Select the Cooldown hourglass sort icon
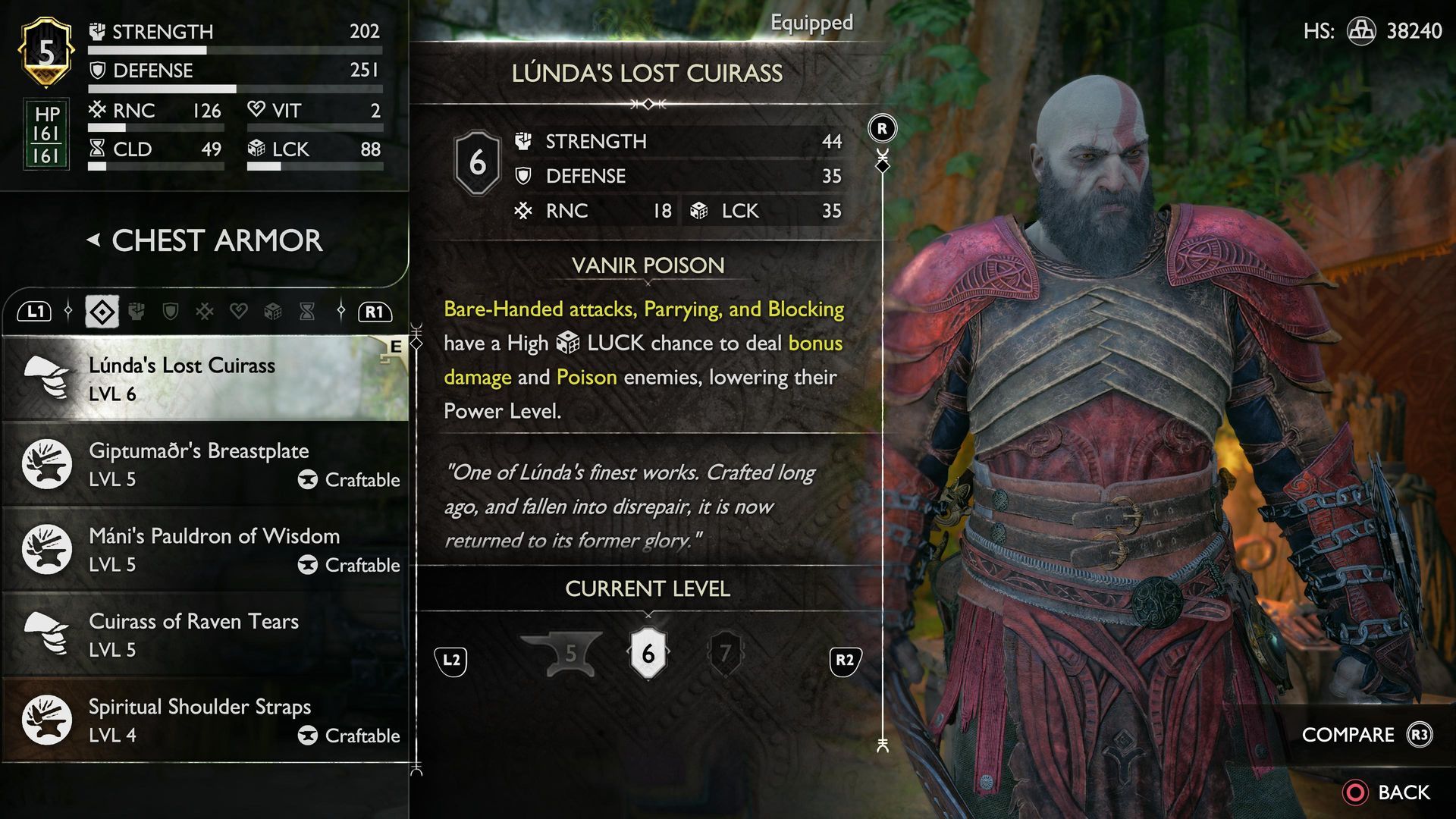This screenshot has height=819, width=1456. pos(306,312)
